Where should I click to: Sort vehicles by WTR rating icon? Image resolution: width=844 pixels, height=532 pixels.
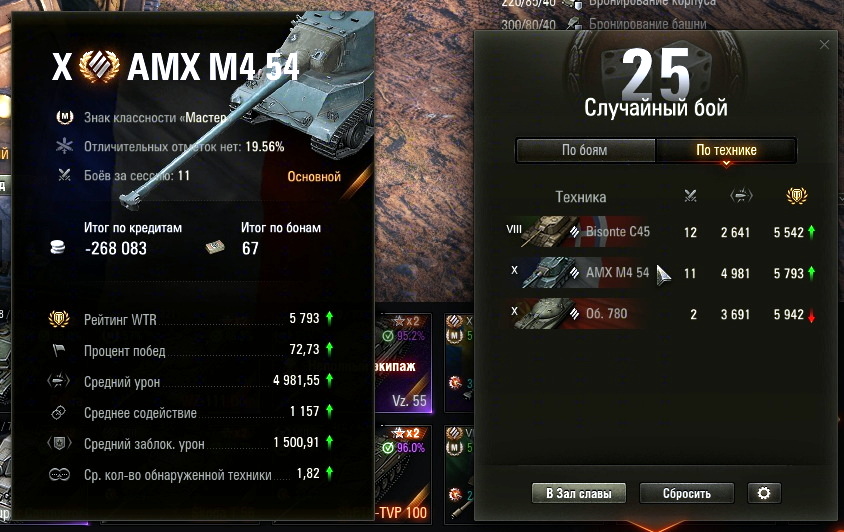(x=797, y=196)
